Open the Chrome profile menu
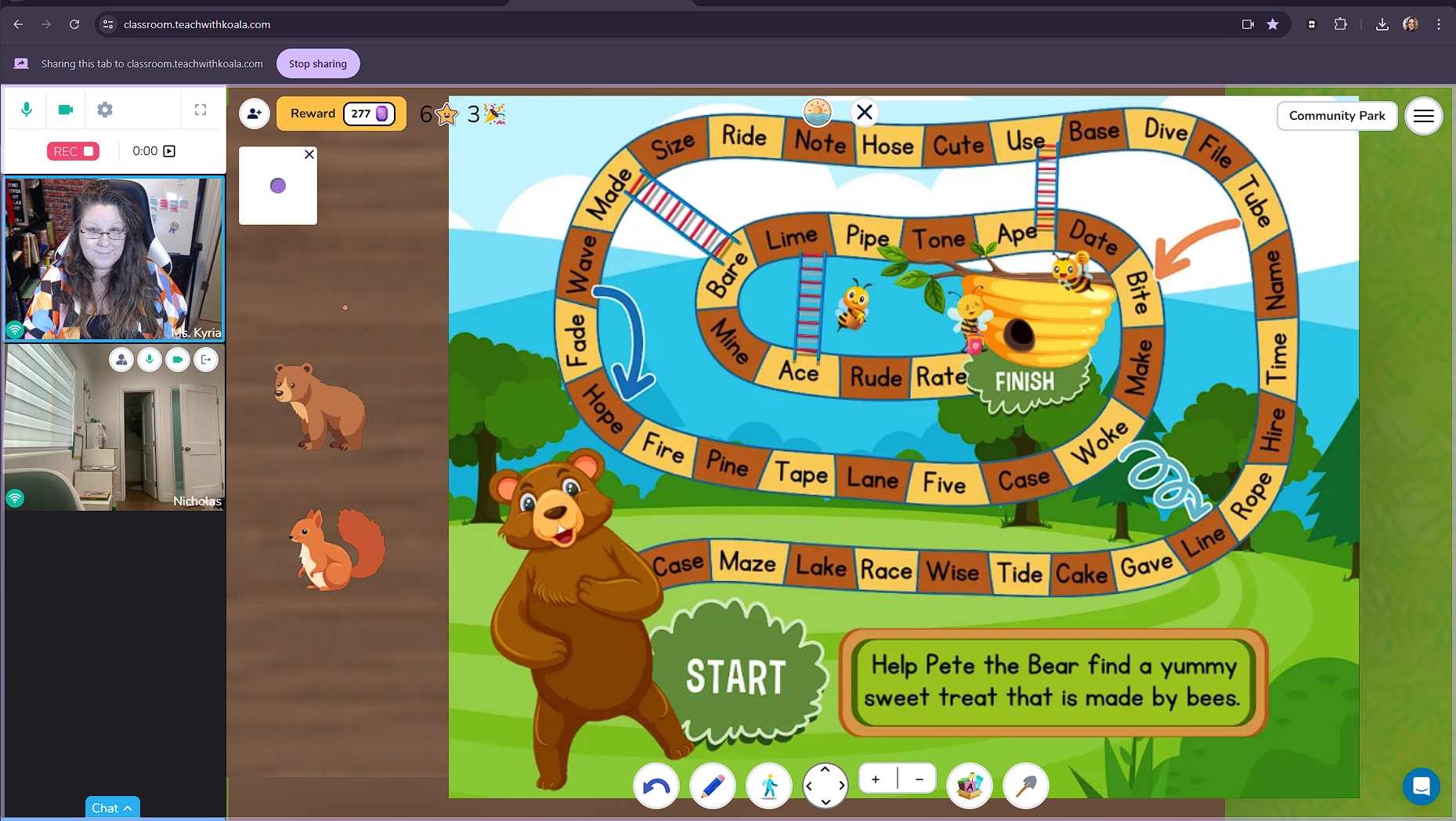This screenshot has width=1456, height=821. [x=1410, y=24]
